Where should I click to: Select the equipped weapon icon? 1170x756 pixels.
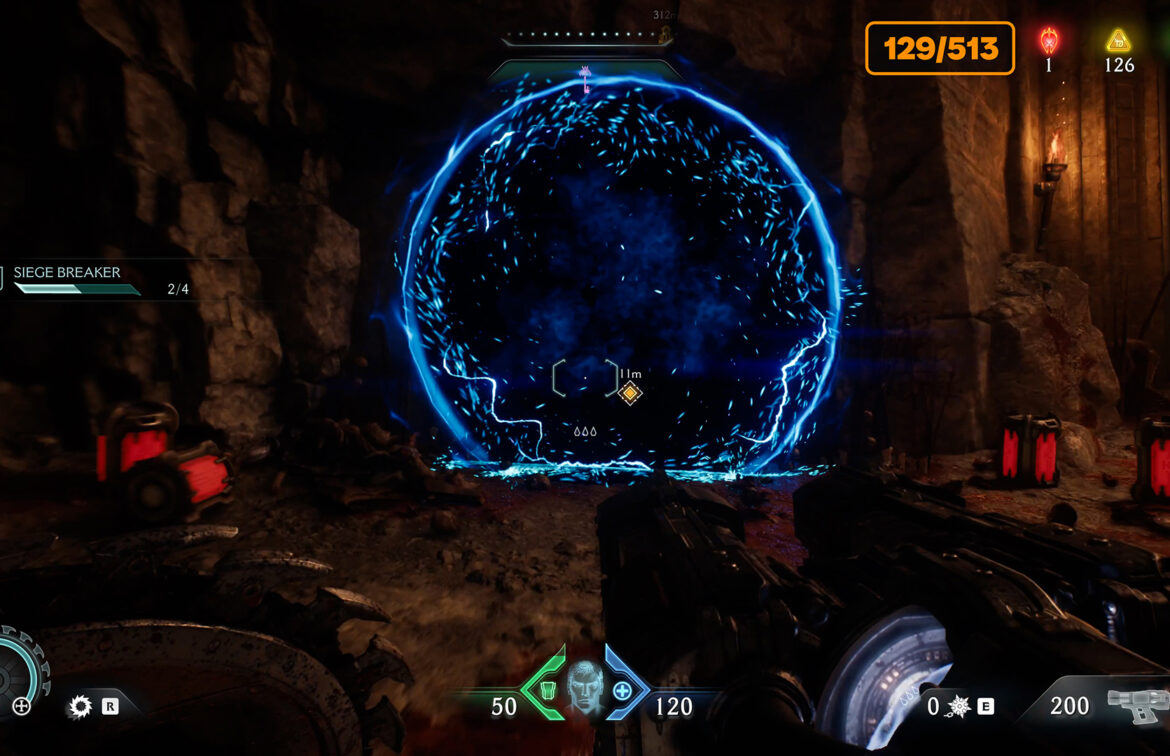click(x=1136, y=706)
